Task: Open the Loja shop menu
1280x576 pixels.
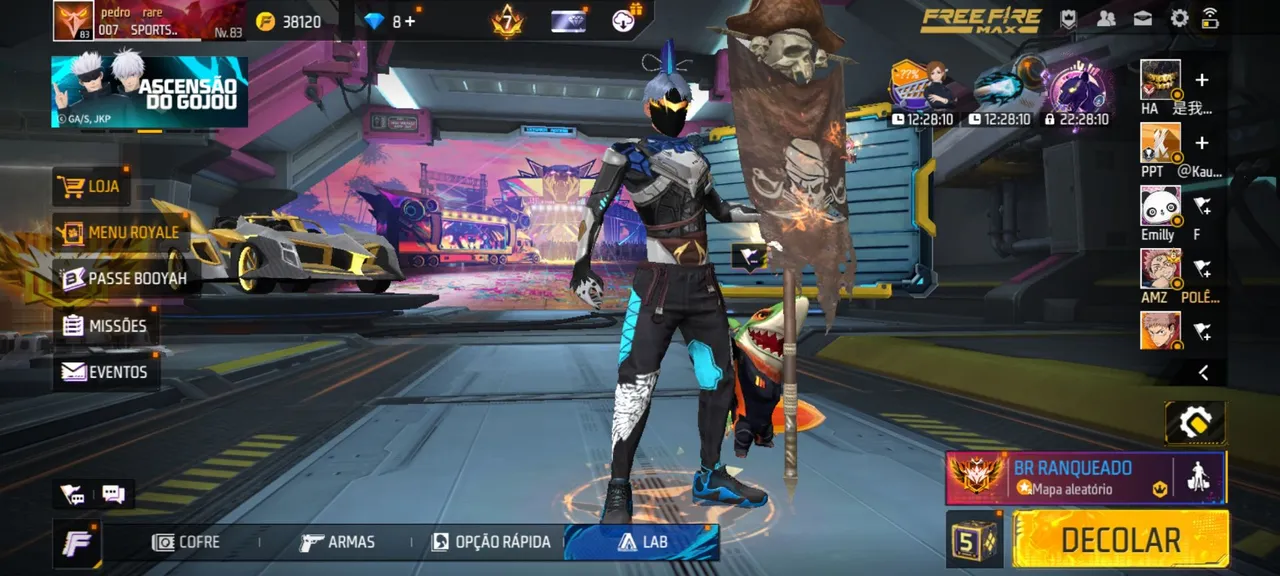Action: pos(91,186)
